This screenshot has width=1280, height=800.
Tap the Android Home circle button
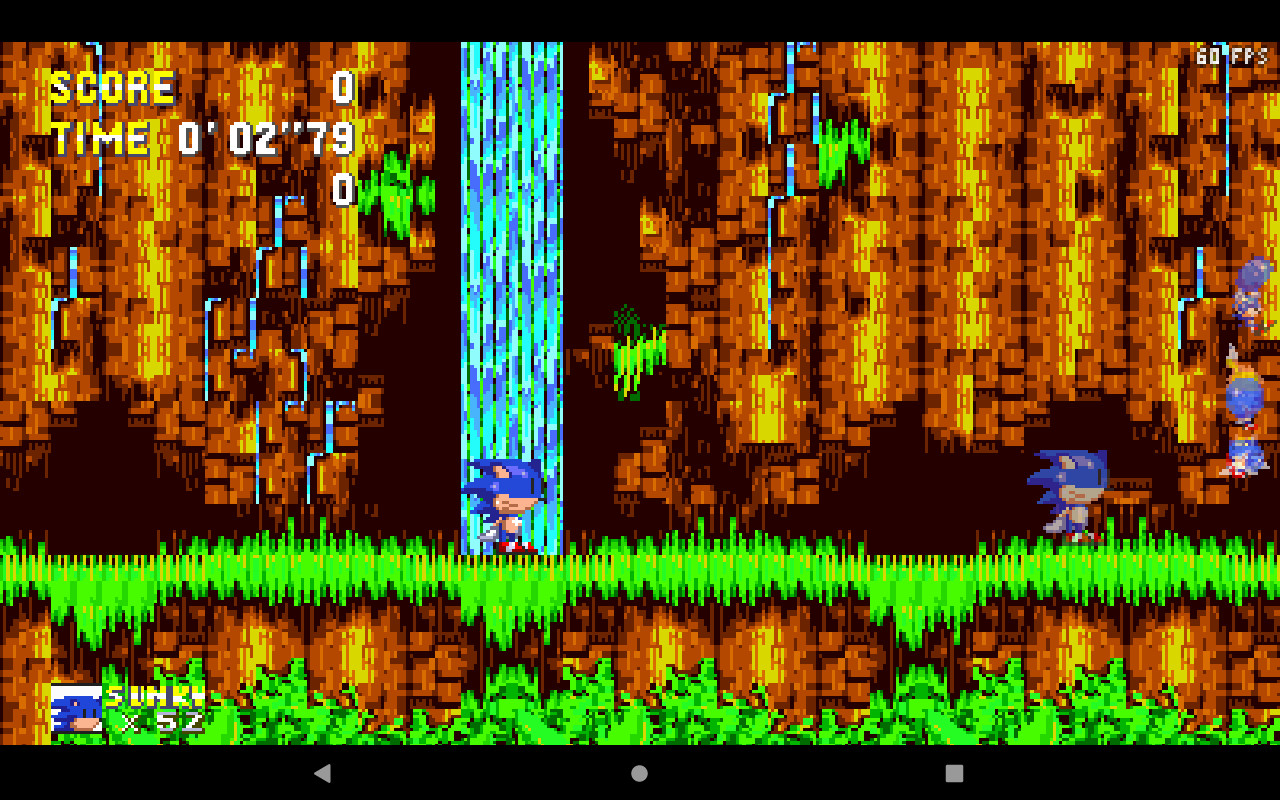click(638, 772)
